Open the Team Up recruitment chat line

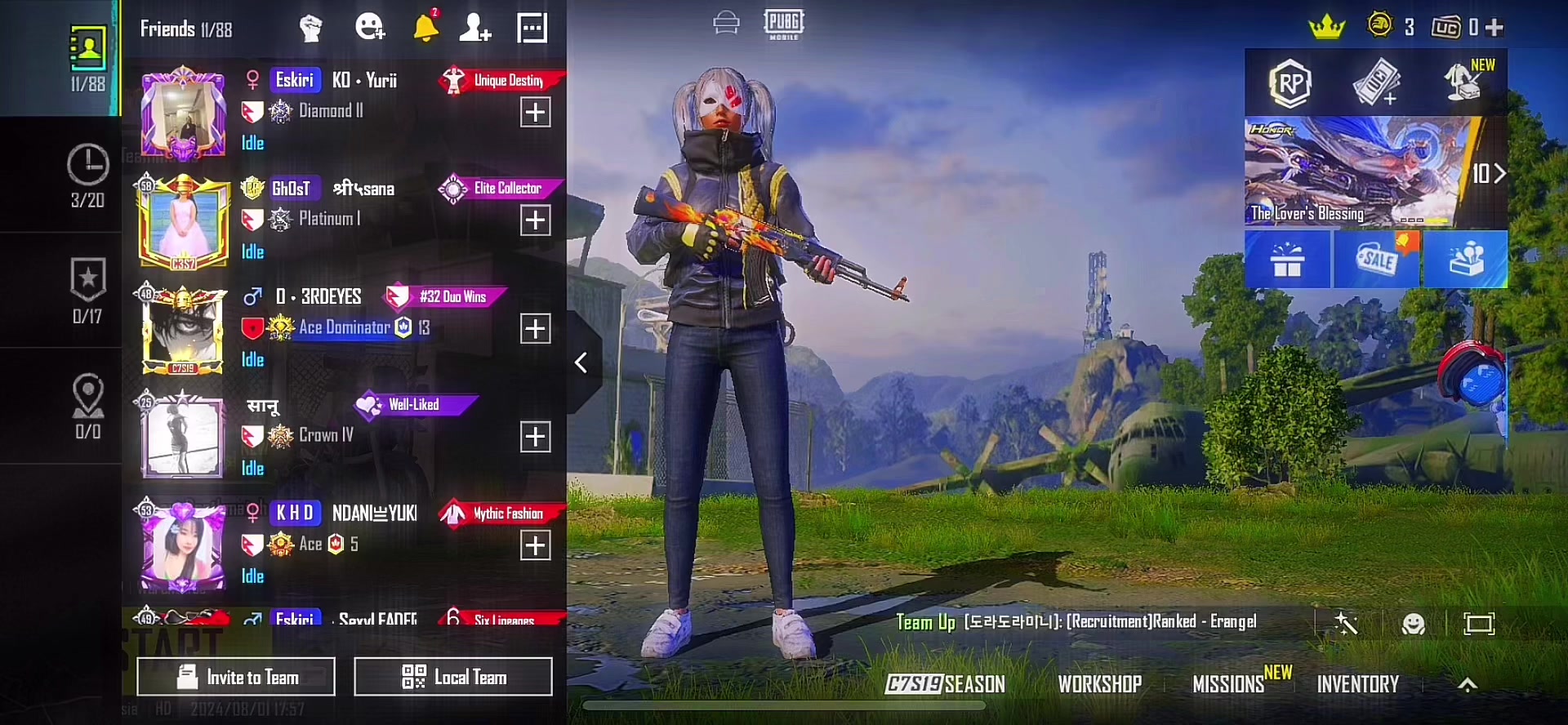pyautogui.click(x=1076, y=622)
